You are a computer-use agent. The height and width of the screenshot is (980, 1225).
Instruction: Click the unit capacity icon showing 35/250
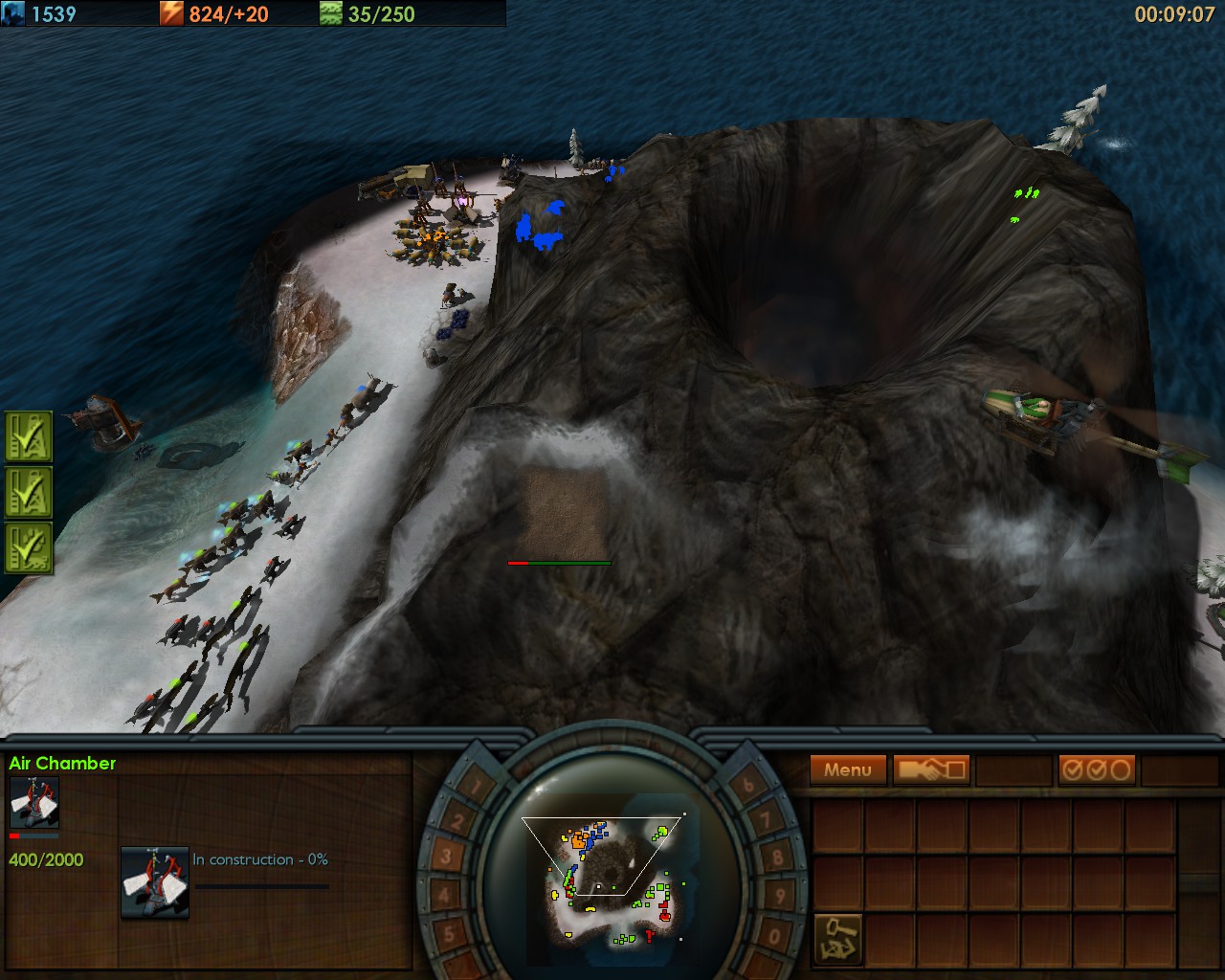click(x=330, y=13)
